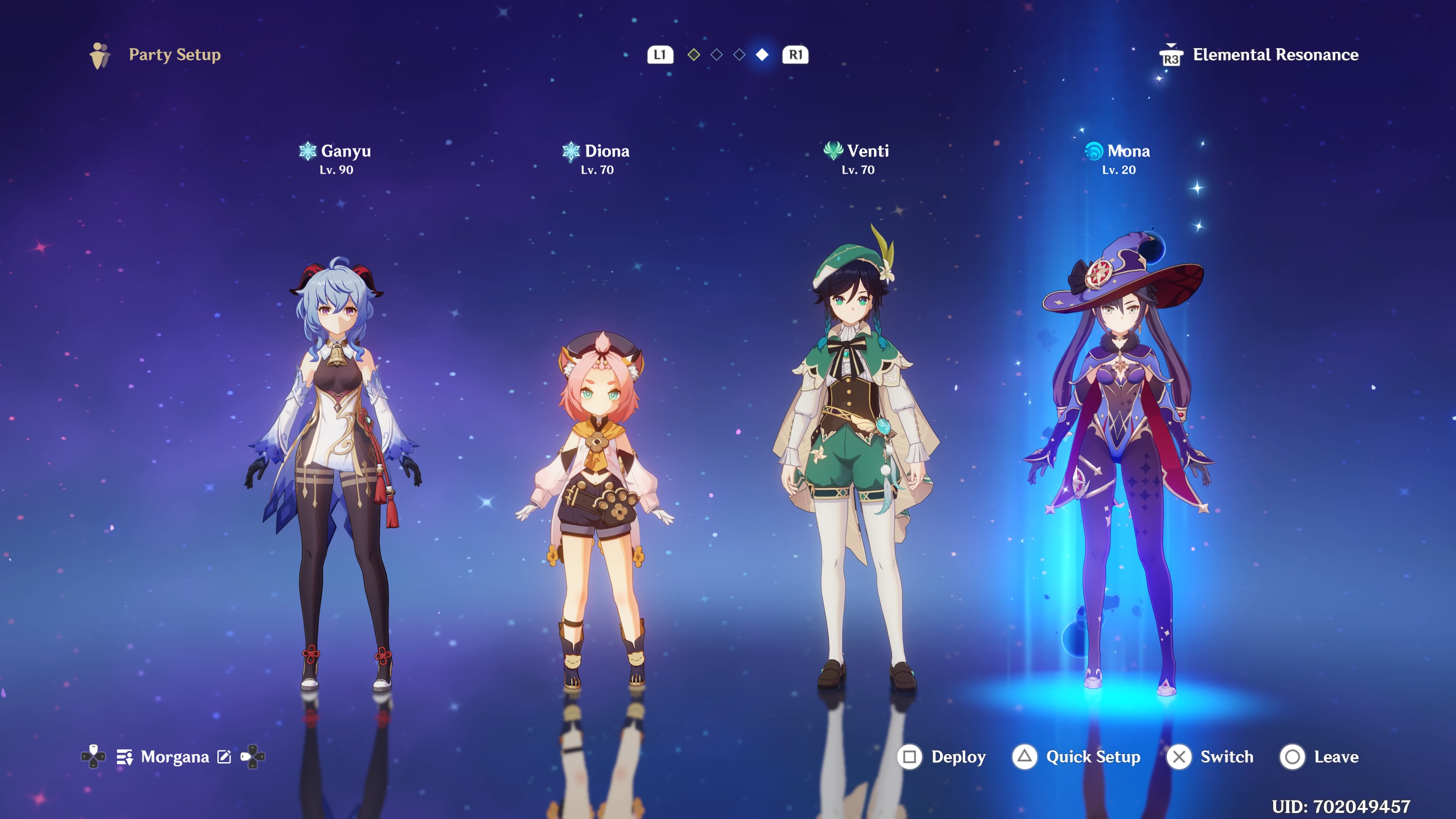The image size is (1456, 819).
Task: Select the first party page diamond indicator
Action: pos(694,55)
